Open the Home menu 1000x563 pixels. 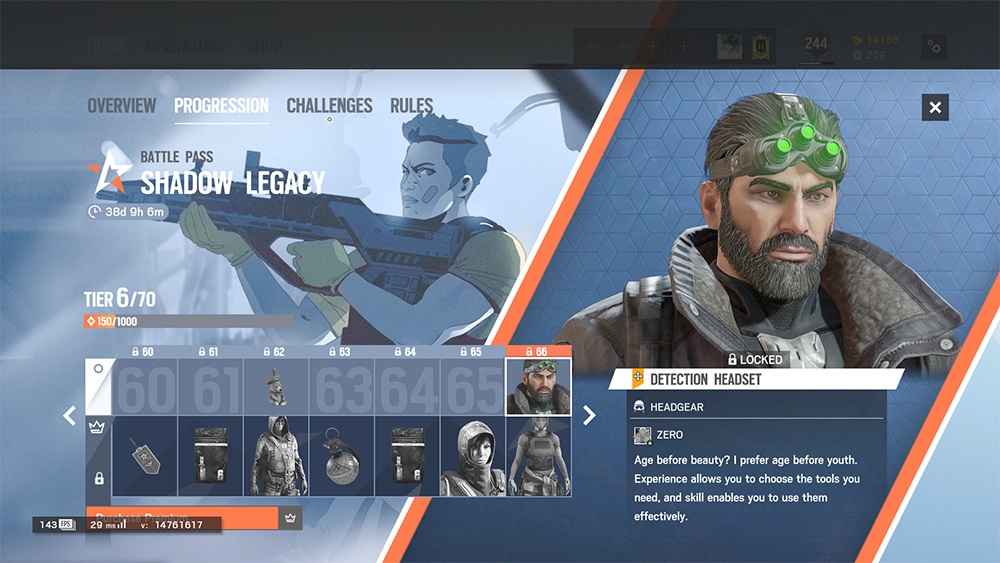click(x=106, y=46)
